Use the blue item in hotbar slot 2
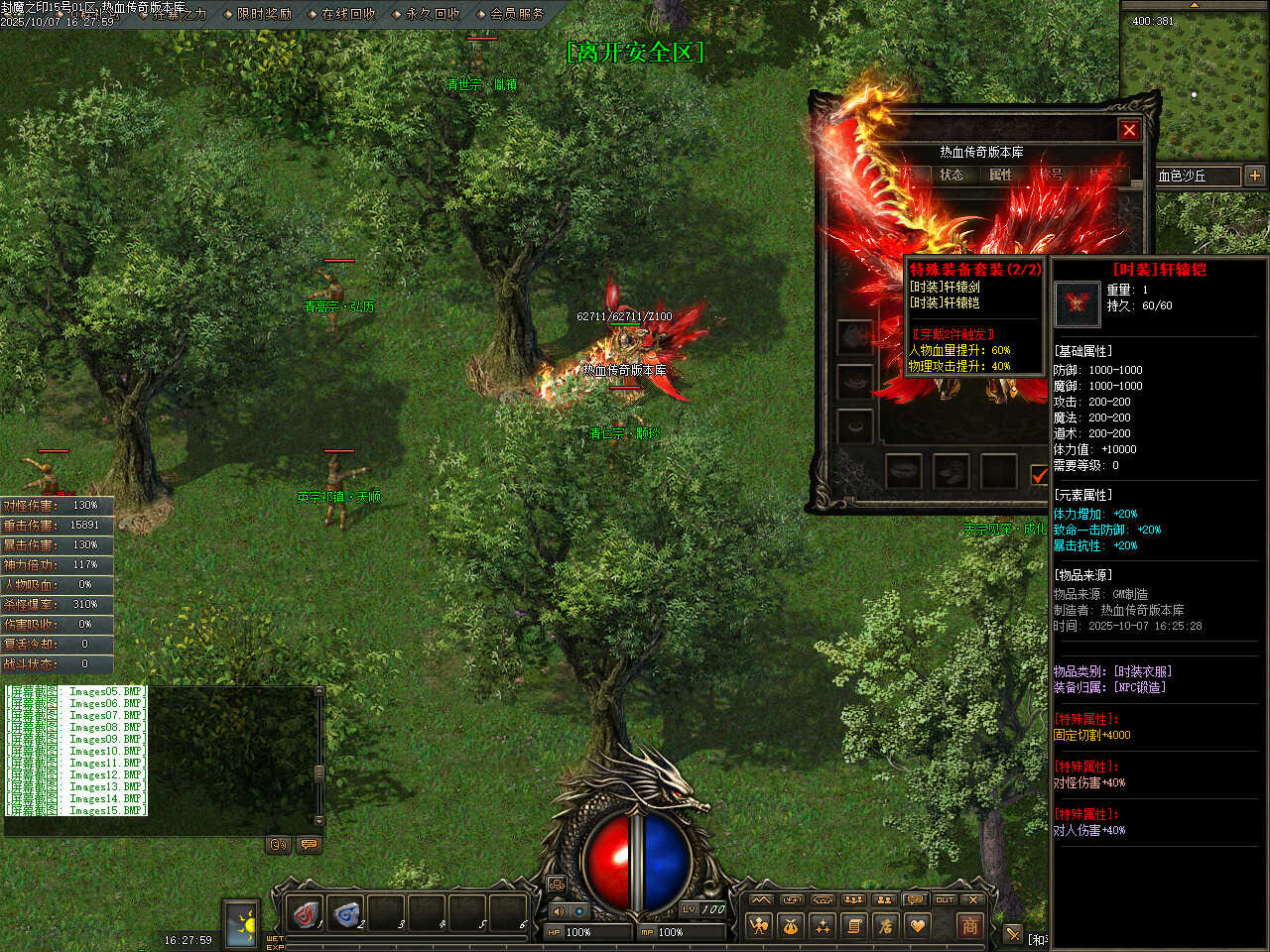 click(346, 913)
